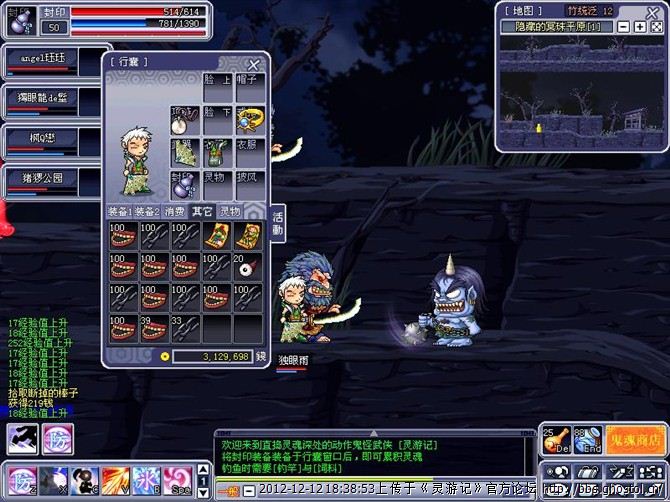The width and height of the screenshot is (670, 502).
Task: Switch to the 装备2 tab
Action: point(147,211)
